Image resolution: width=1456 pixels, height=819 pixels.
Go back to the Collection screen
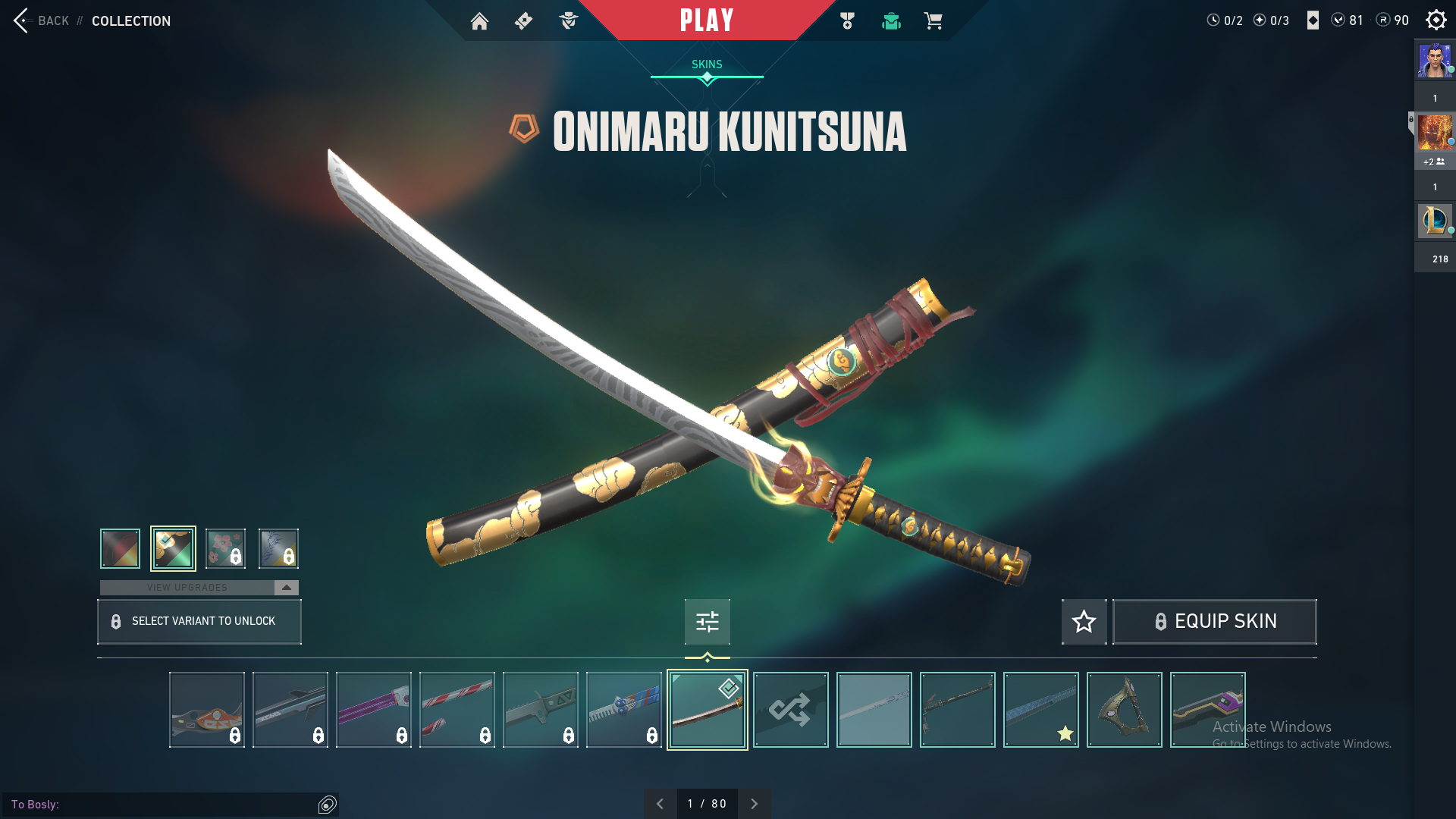[42, 20]
